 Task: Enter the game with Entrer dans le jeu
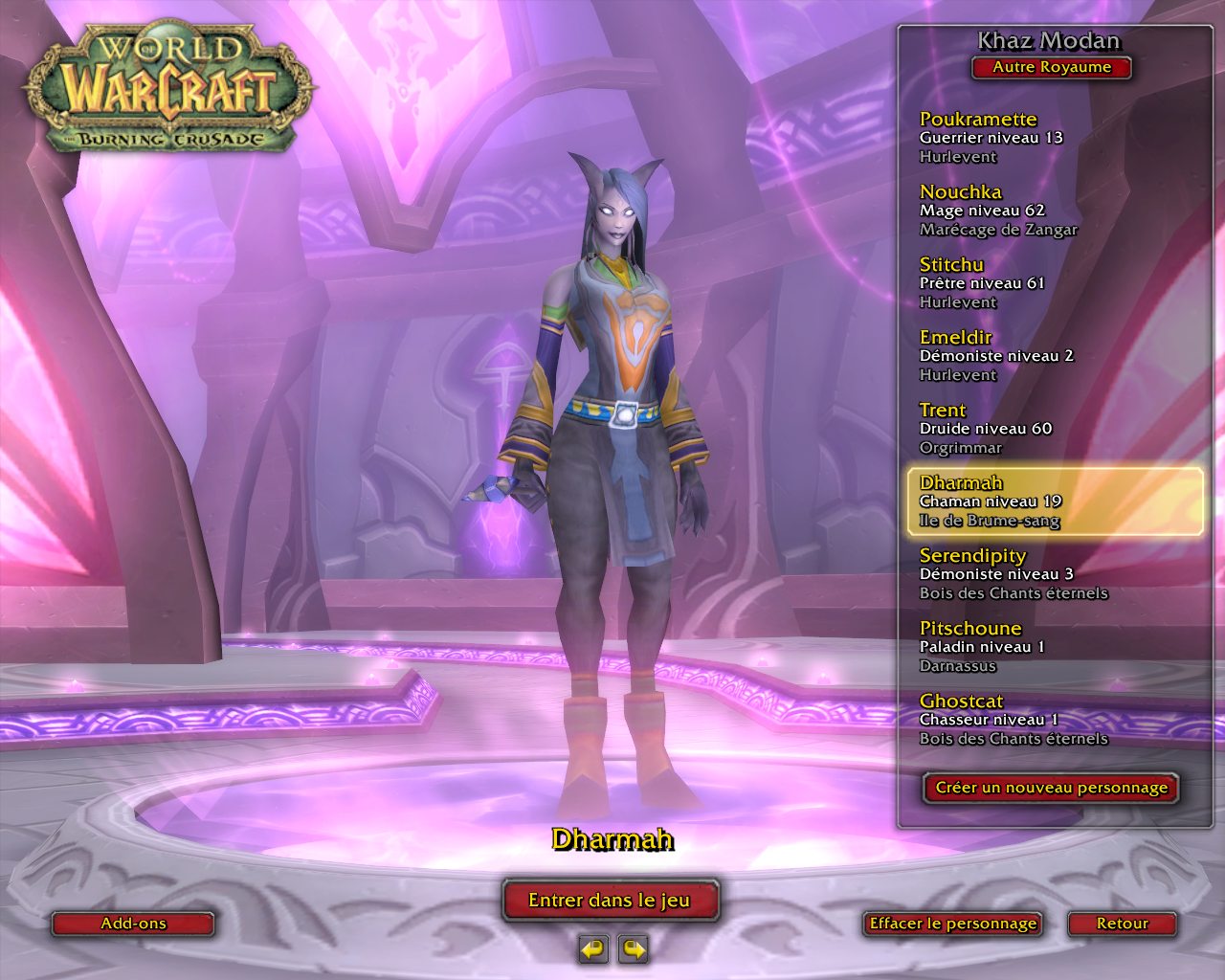[x=610, y=900]
